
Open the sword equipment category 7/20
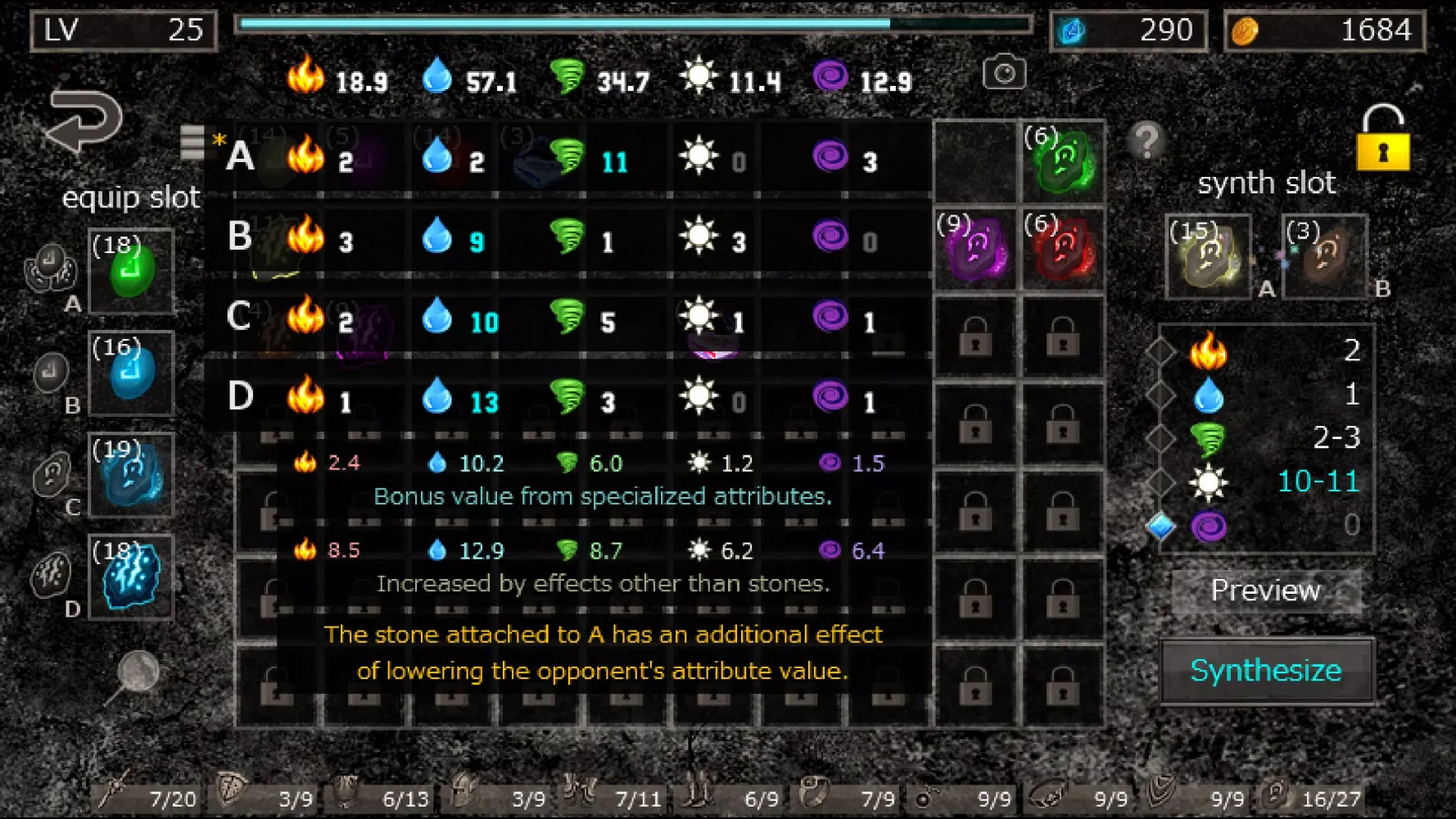[x=147, y=794]
